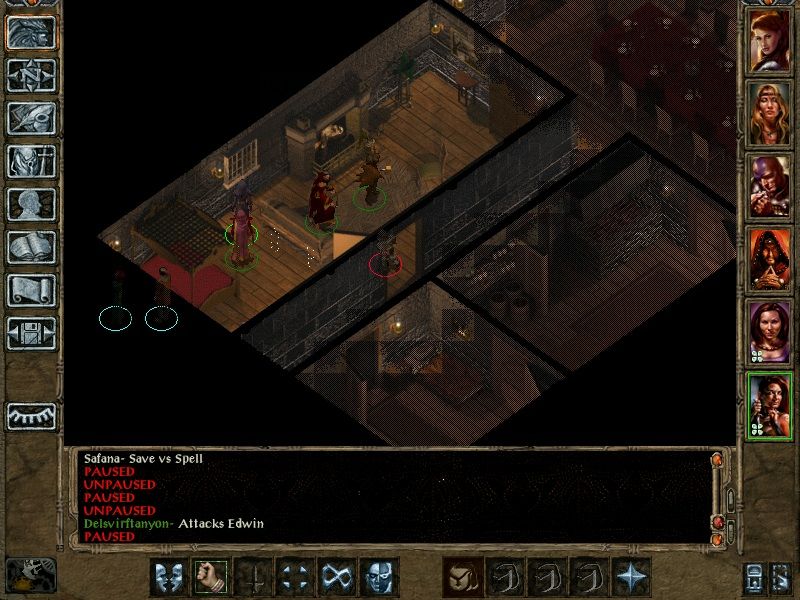
Task: Select the green-highlighted bottom character portrait
Action: pyautogui.click(x=769, y=405)
